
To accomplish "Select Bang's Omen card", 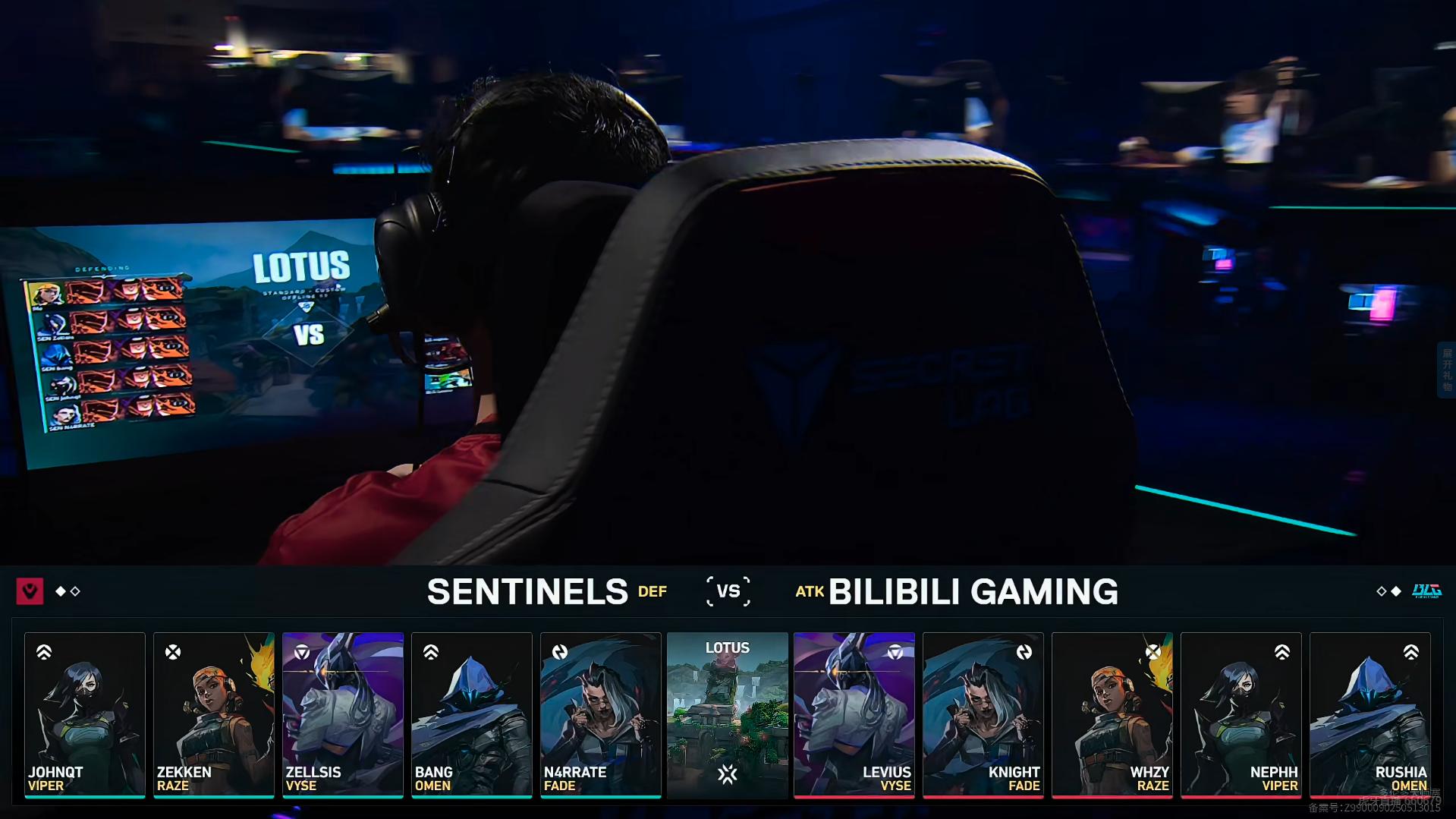I will pos(472,714).
